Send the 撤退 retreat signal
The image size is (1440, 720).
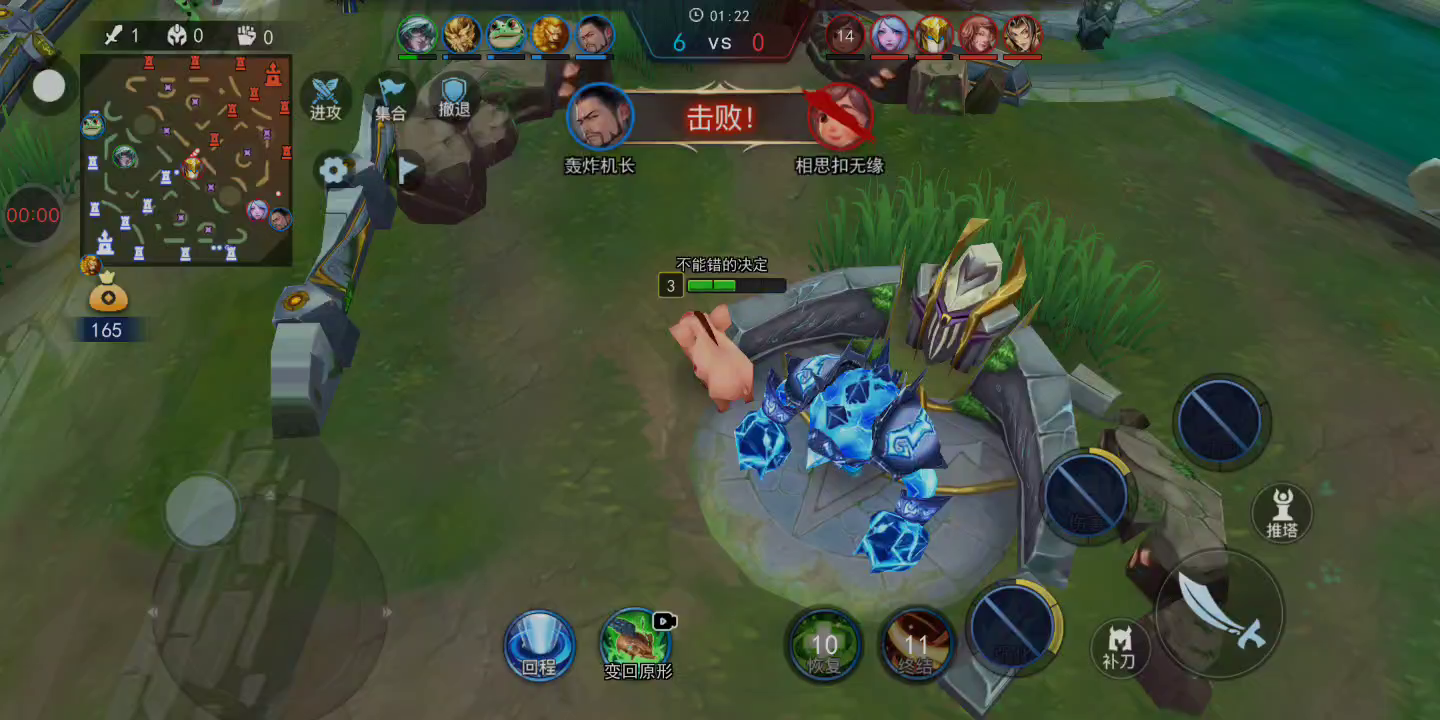[x=454, y=97]
